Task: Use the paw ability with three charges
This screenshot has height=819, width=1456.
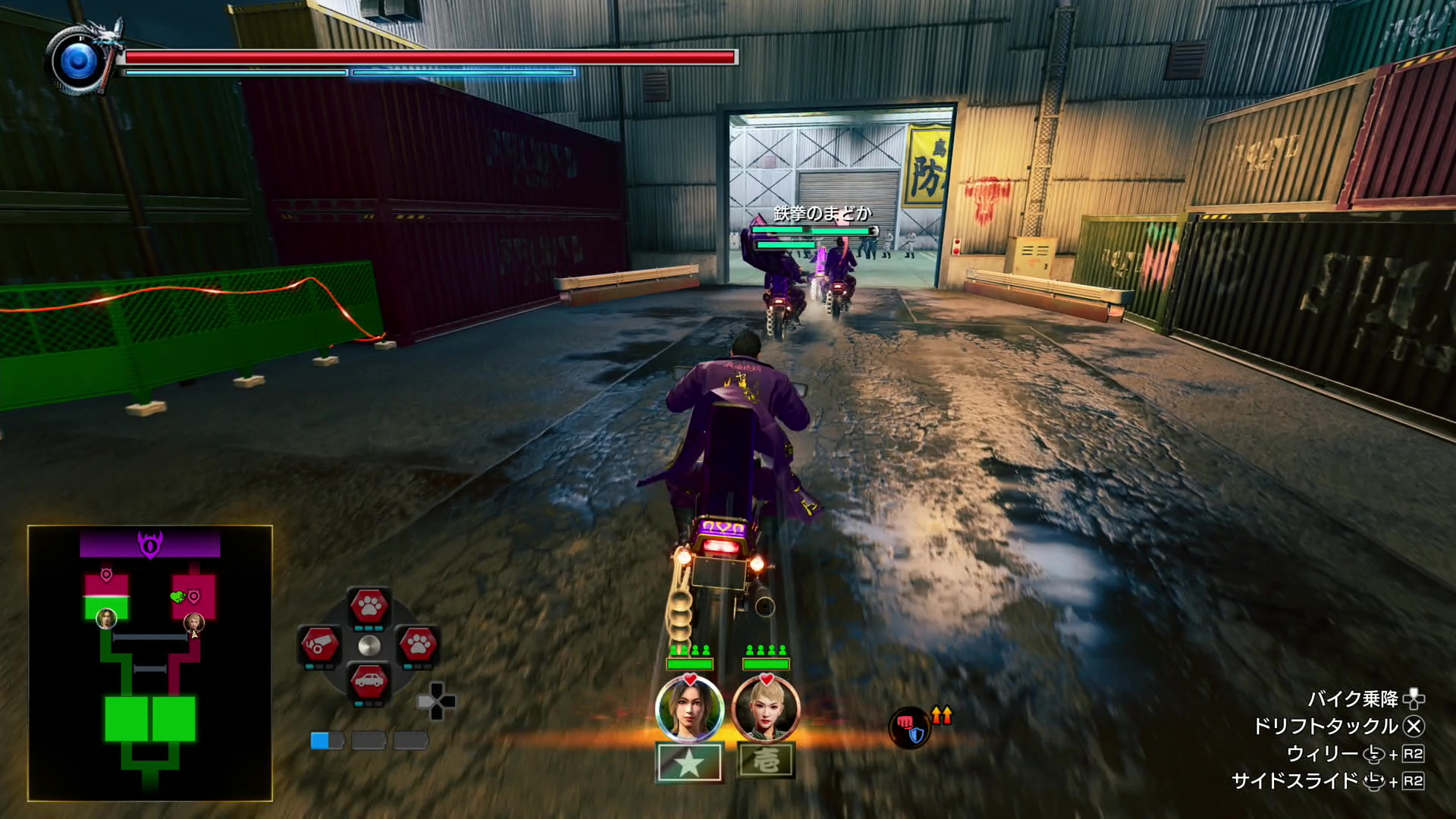Action: (369, 606)
